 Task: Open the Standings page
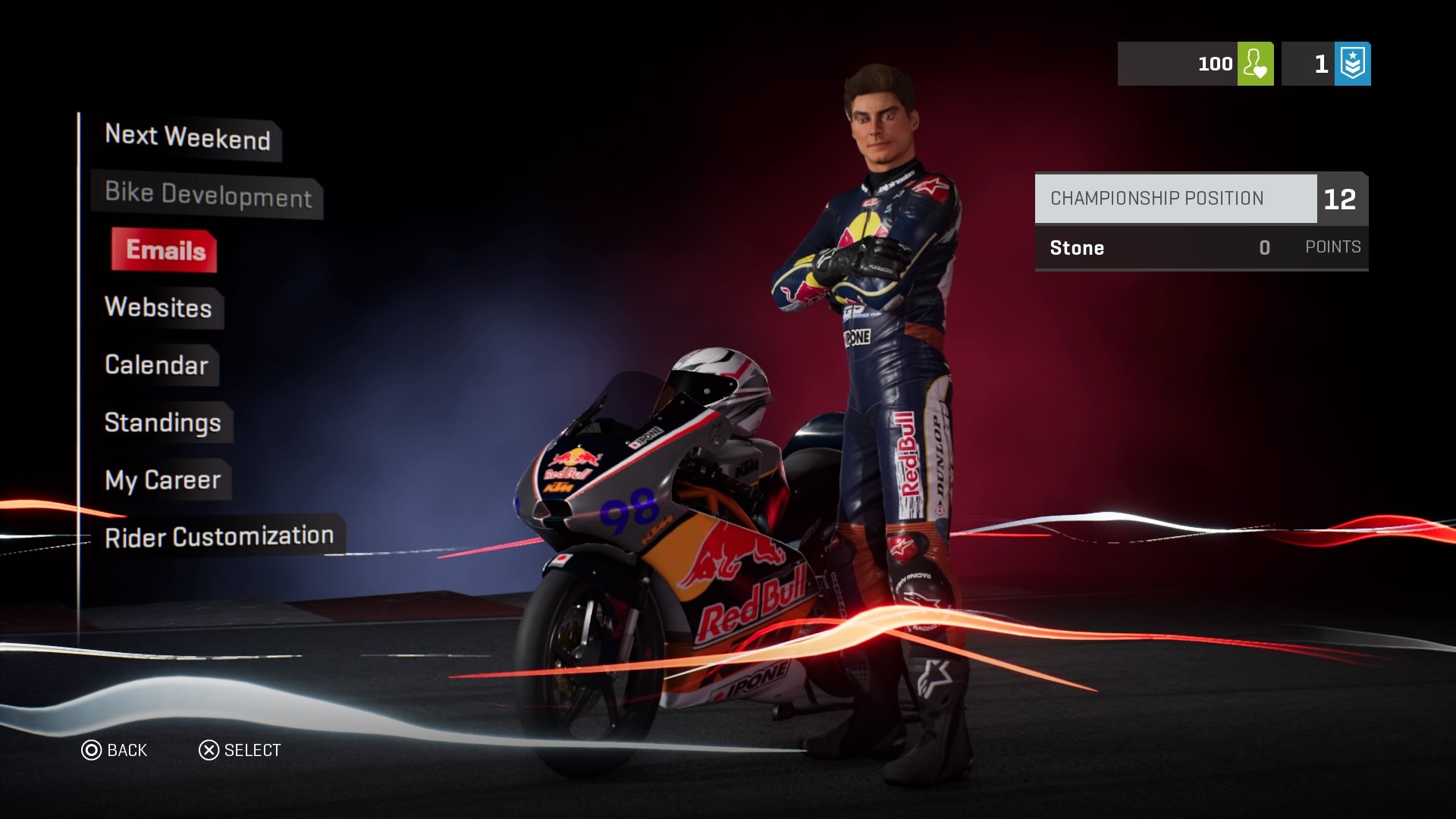click(163, 422)
